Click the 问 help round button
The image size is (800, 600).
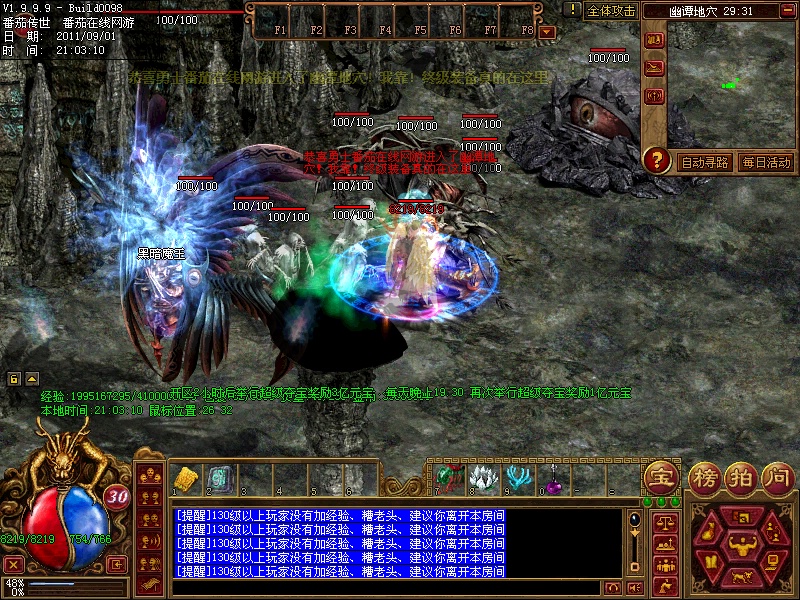click(x=777, y=476)
